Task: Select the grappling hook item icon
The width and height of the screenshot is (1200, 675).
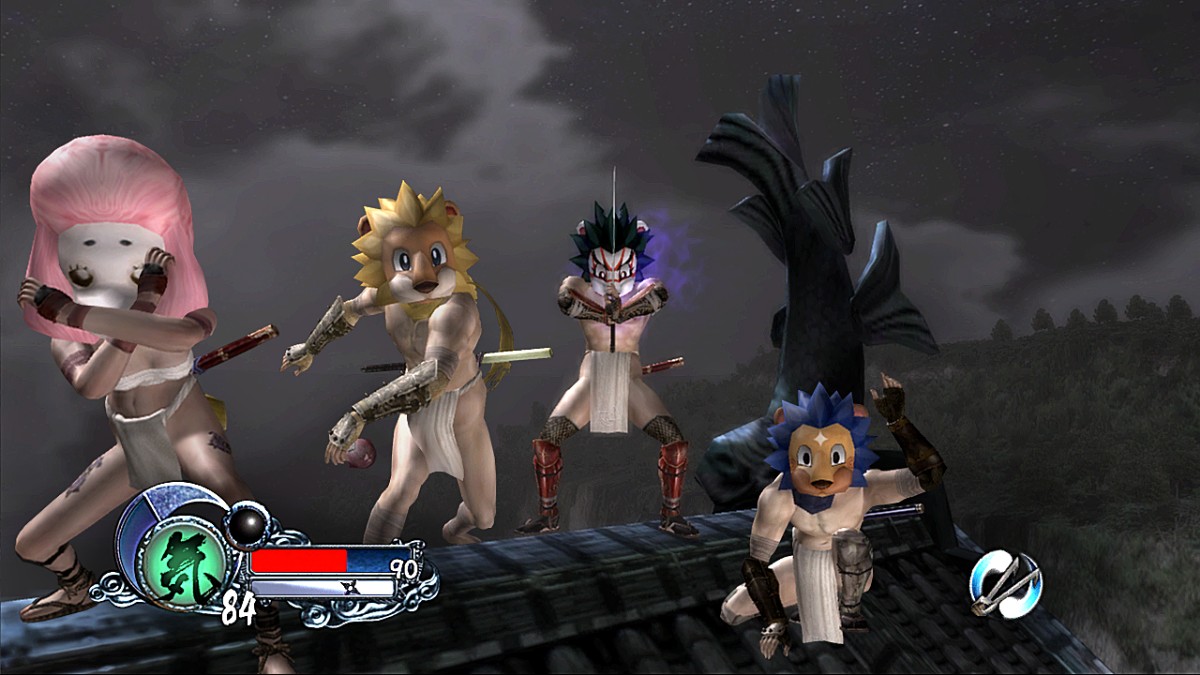Action: (x=1004, y=583)
